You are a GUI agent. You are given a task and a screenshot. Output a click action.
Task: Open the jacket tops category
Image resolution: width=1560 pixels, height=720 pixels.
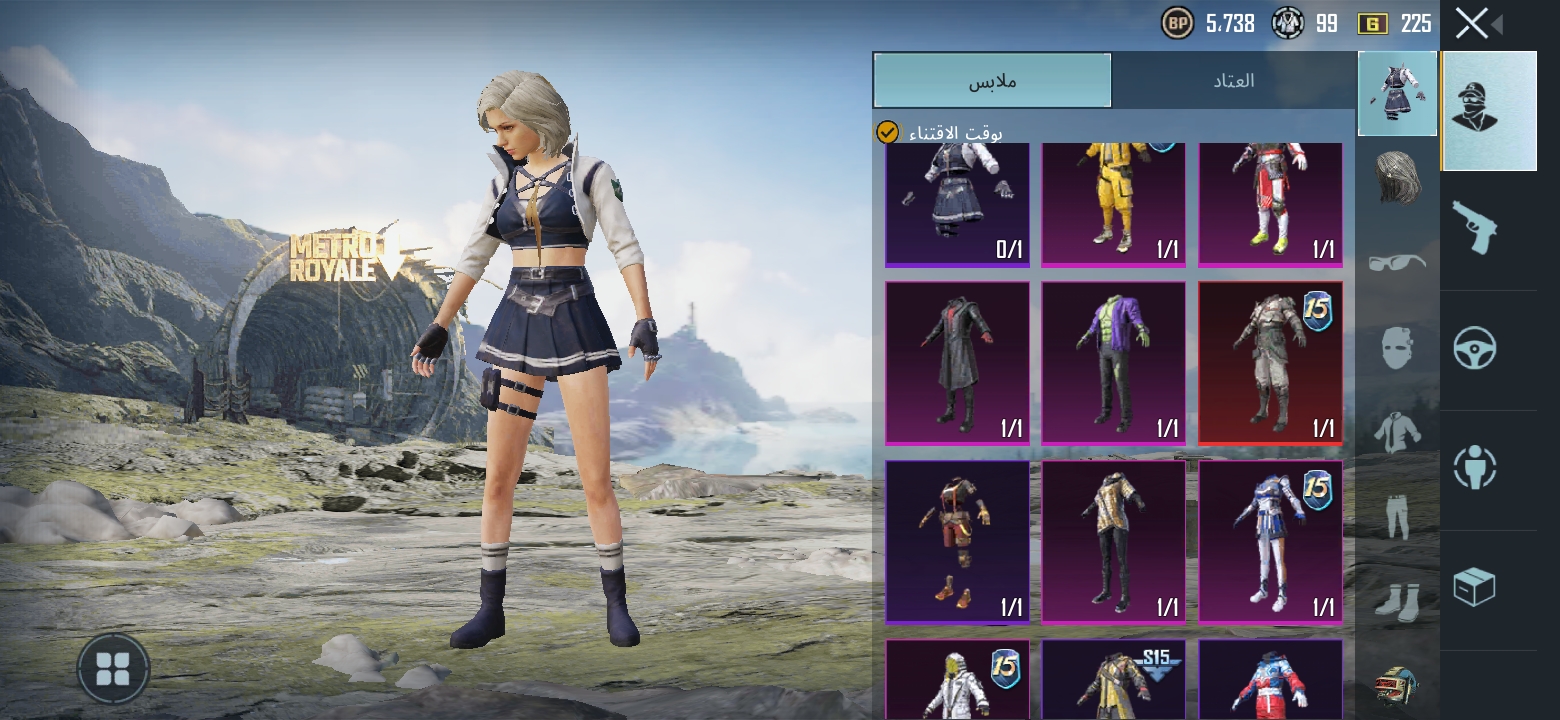1397,432
